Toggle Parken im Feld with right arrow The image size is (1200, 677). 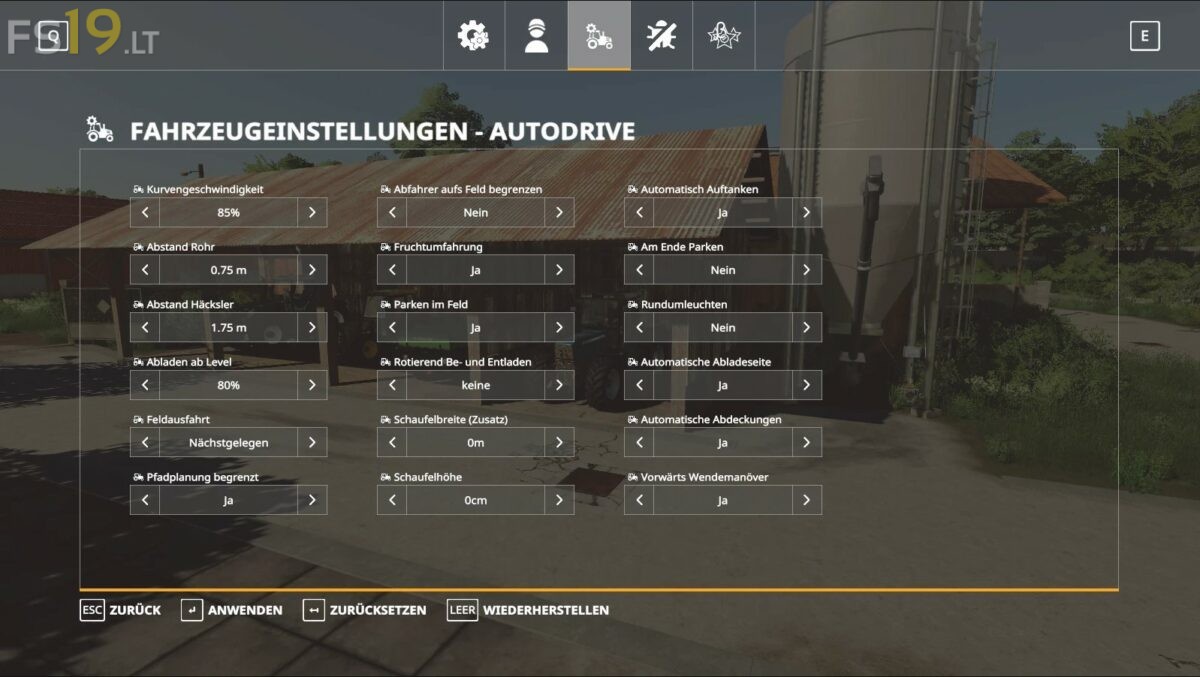tap(559, 327)
